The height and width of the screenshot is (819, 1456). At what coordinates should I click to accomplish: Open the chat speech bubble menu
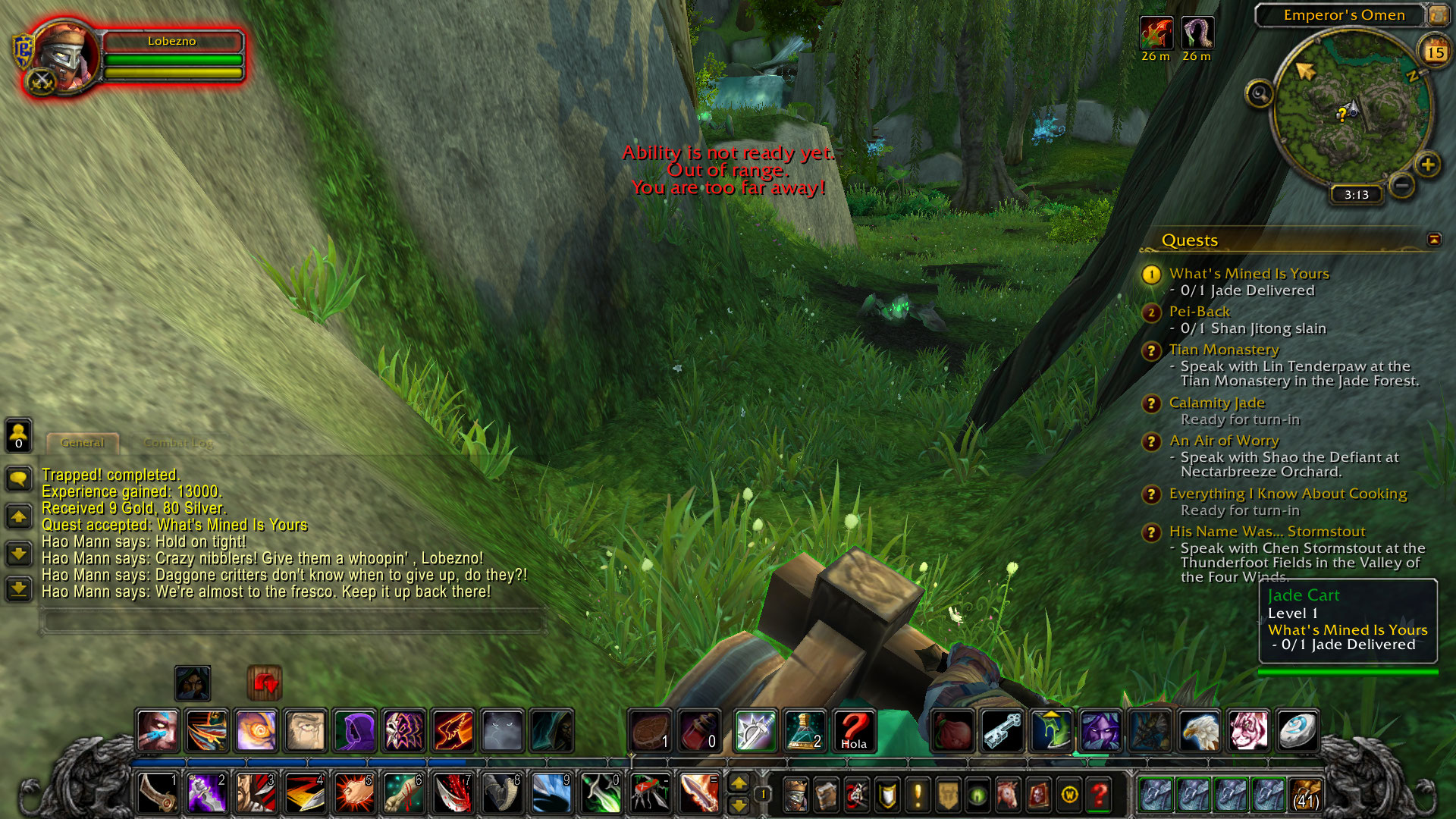(19, 479)
